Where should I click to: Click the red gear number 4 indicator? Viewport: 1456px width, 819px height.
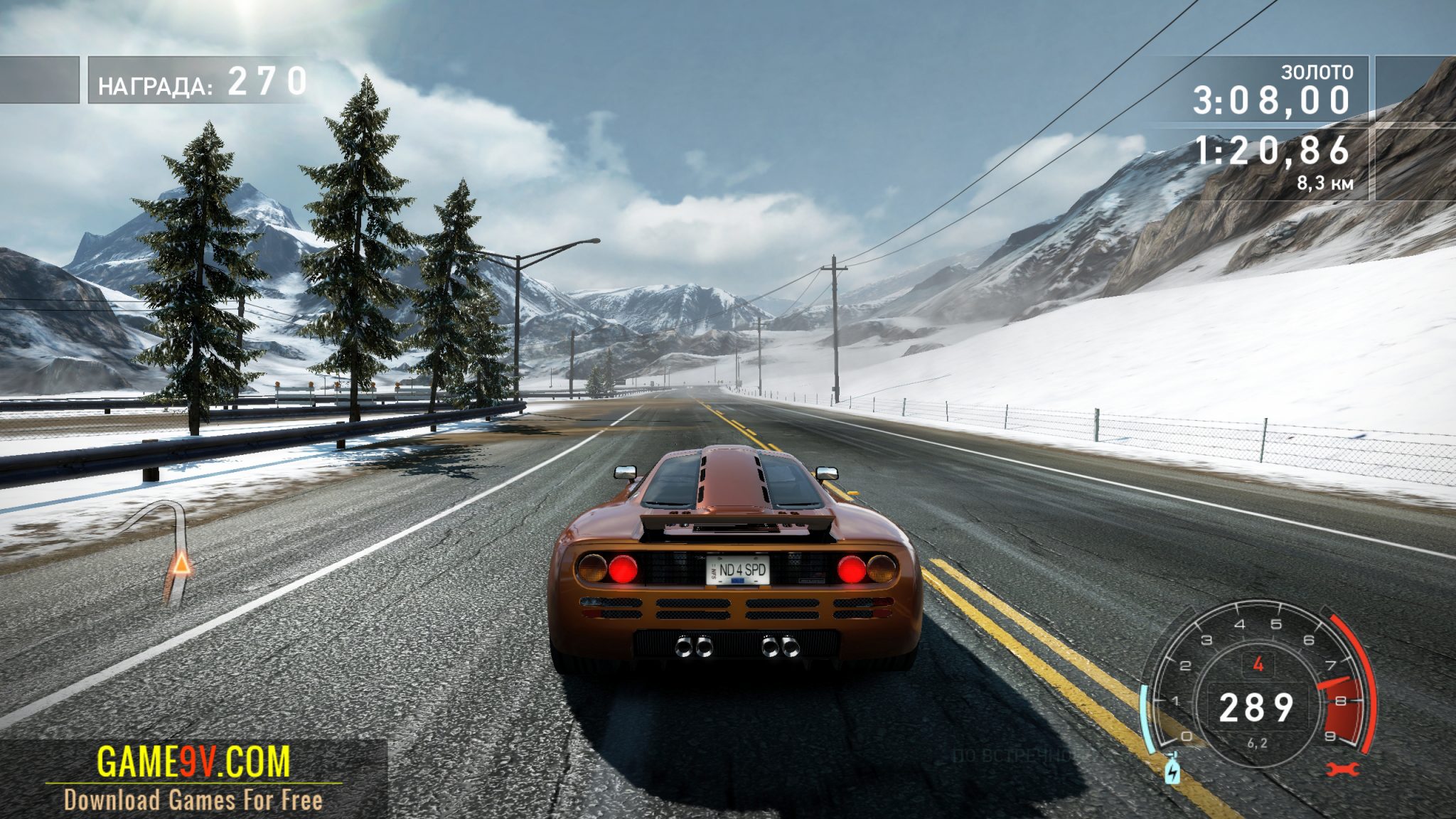pos(1258,665)
